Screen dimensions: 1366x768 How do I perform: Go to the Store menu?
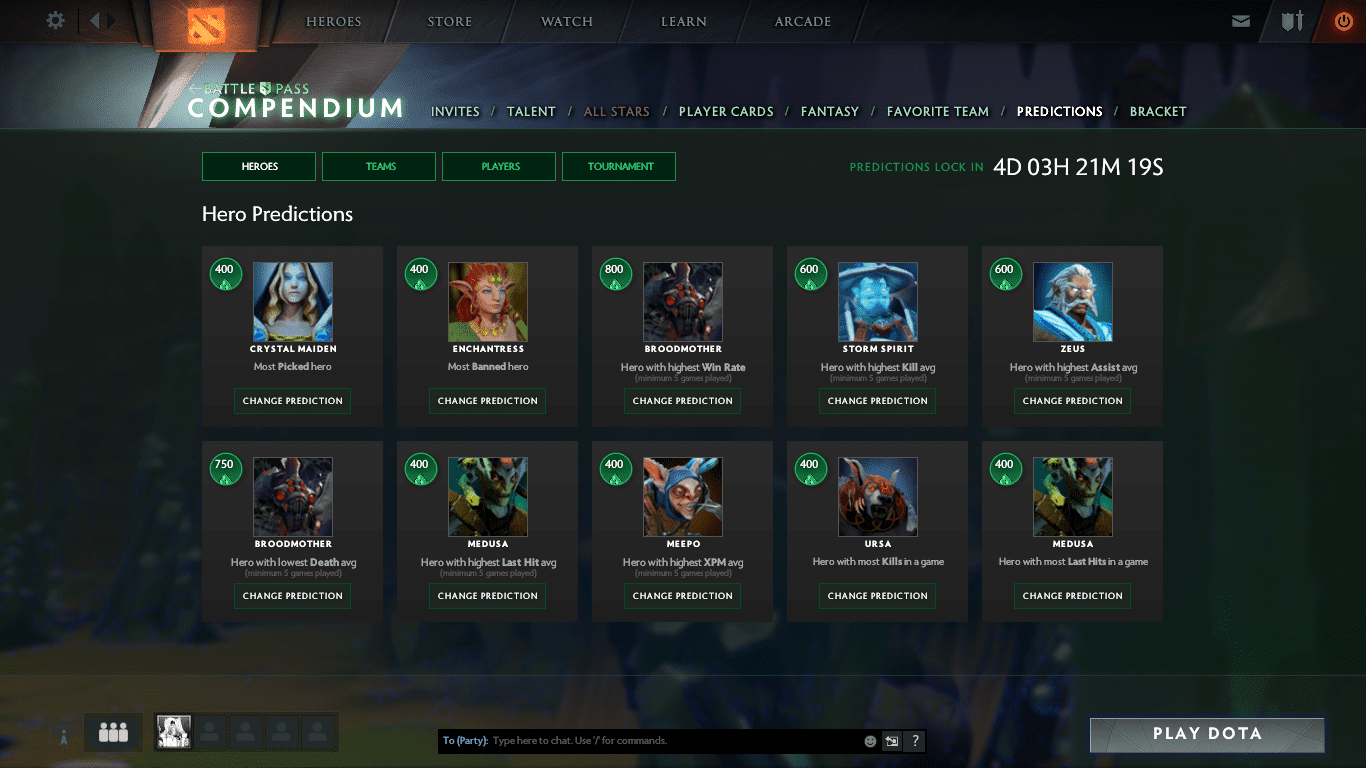point(449,22)
